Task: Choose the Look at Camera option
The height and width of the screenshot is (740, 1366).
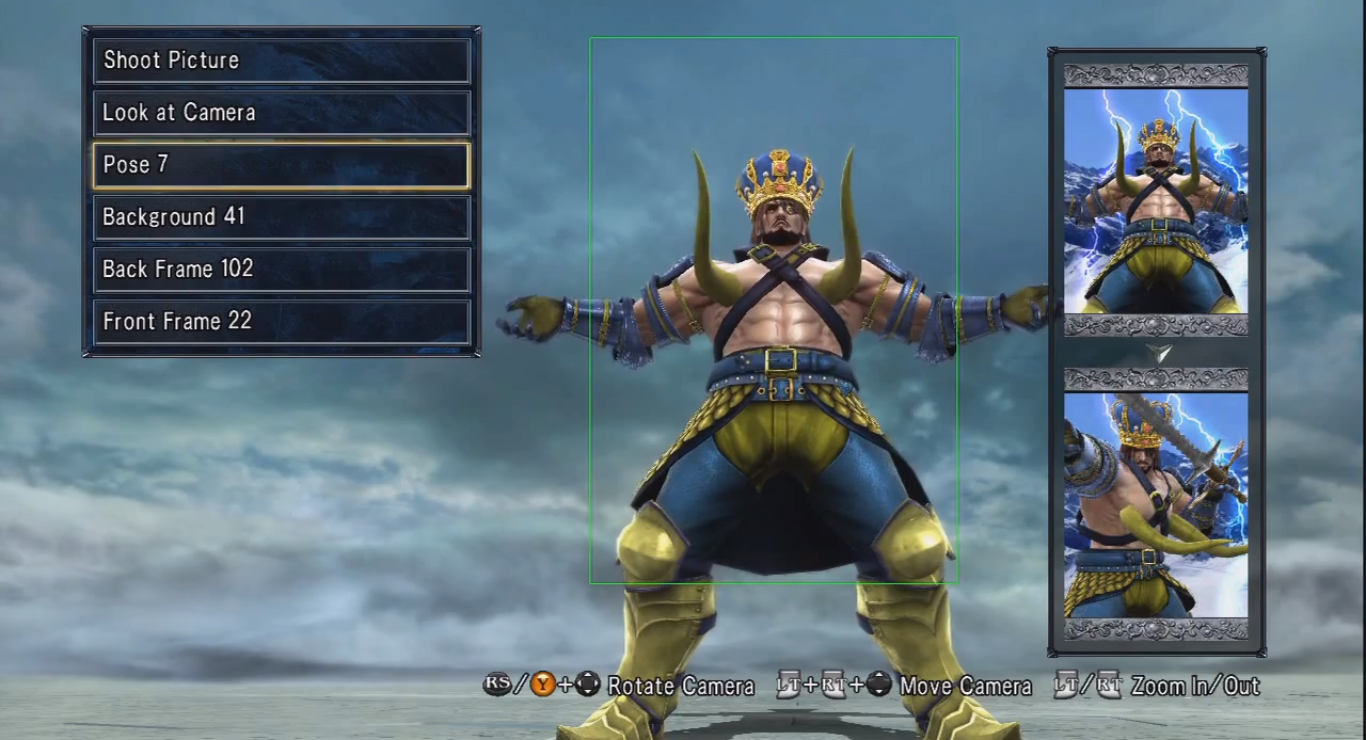Action: click(281, 113)
